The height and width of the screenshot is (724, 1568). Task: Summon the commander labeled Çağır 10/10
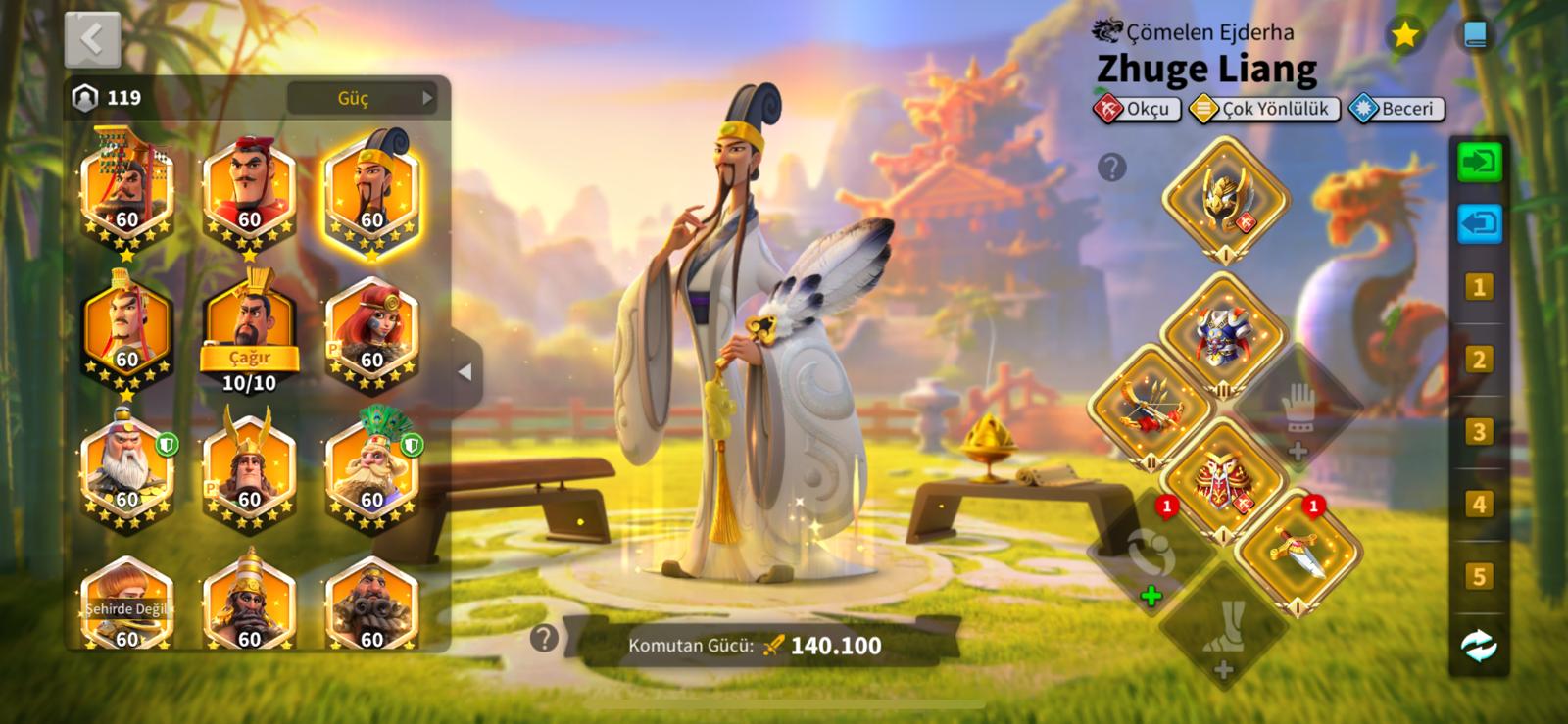click(x=249, y=333)
